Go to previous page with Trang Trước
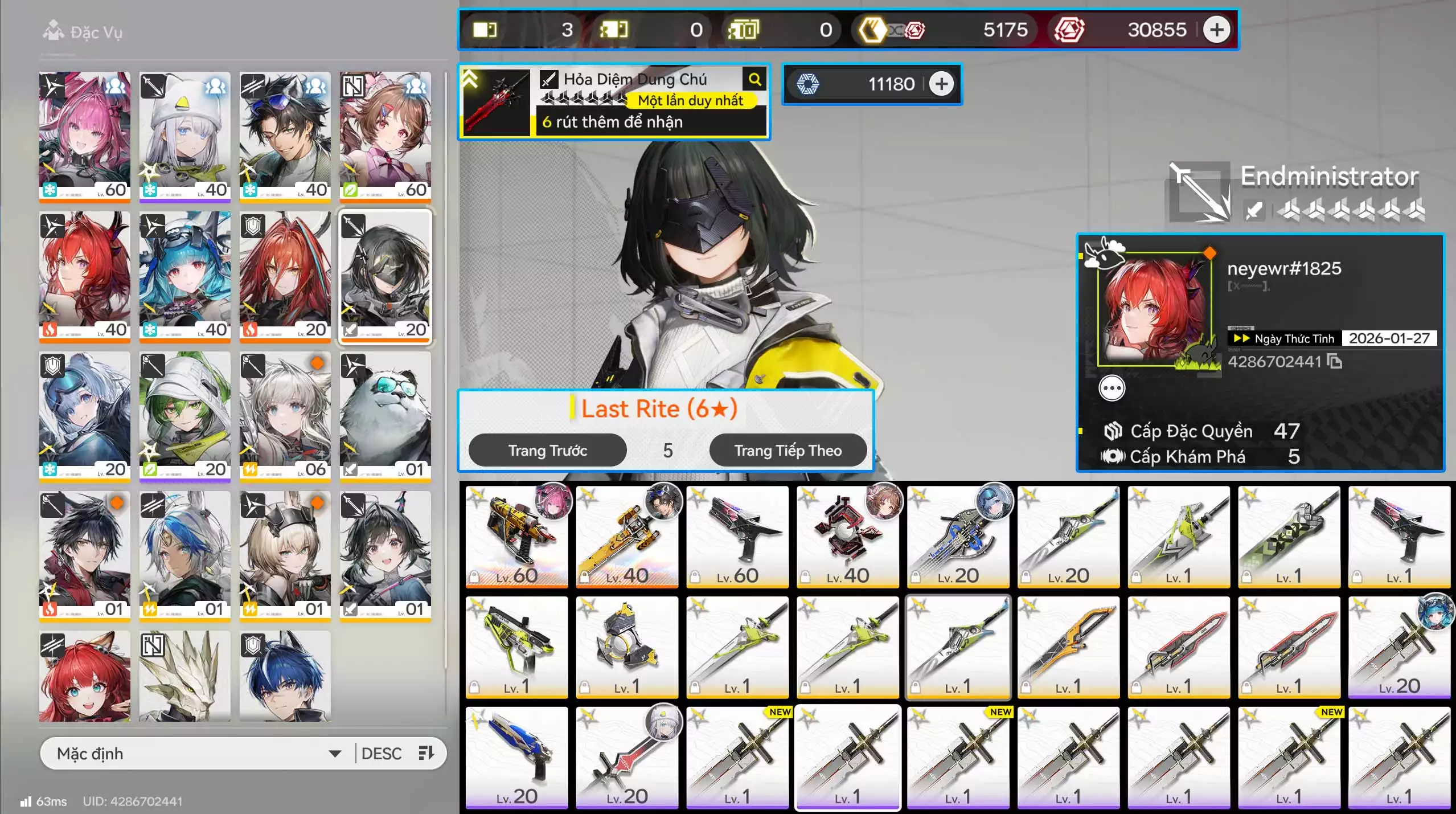This screenshot has height=814, width=1456. pos(547,451)
